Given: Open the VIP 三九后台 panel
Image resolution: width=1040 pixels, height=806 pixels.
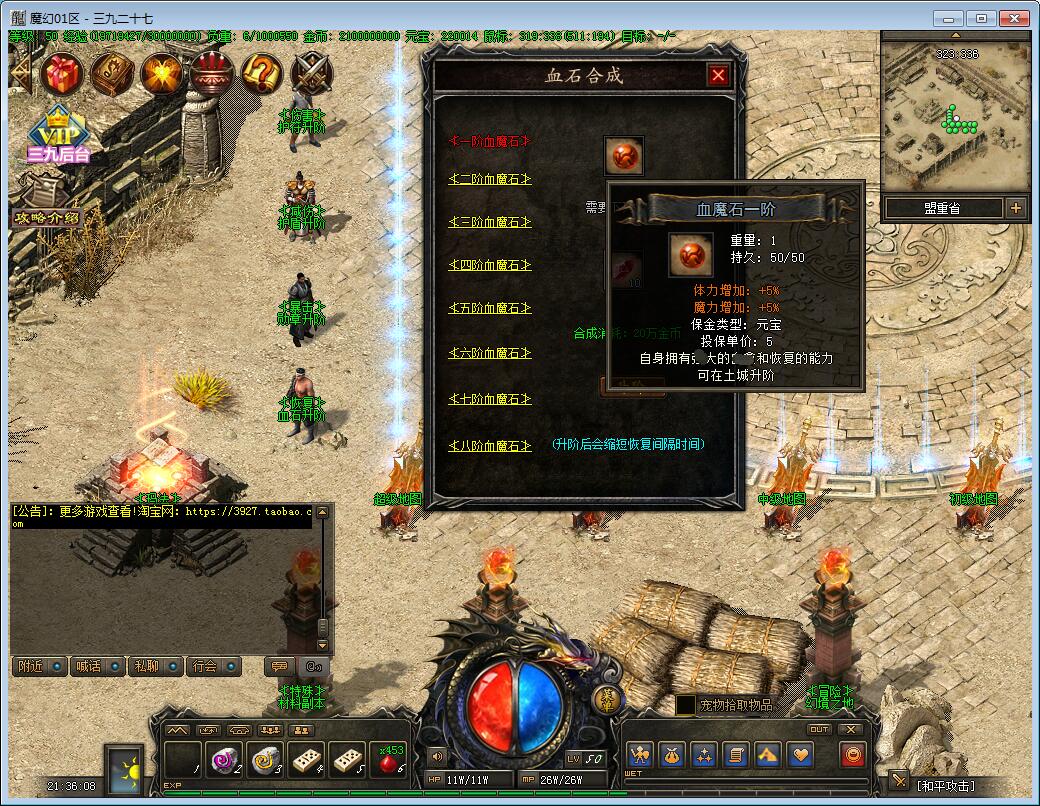Looking at the screenshot, I should pyautogui.click(x=58, y=137).
